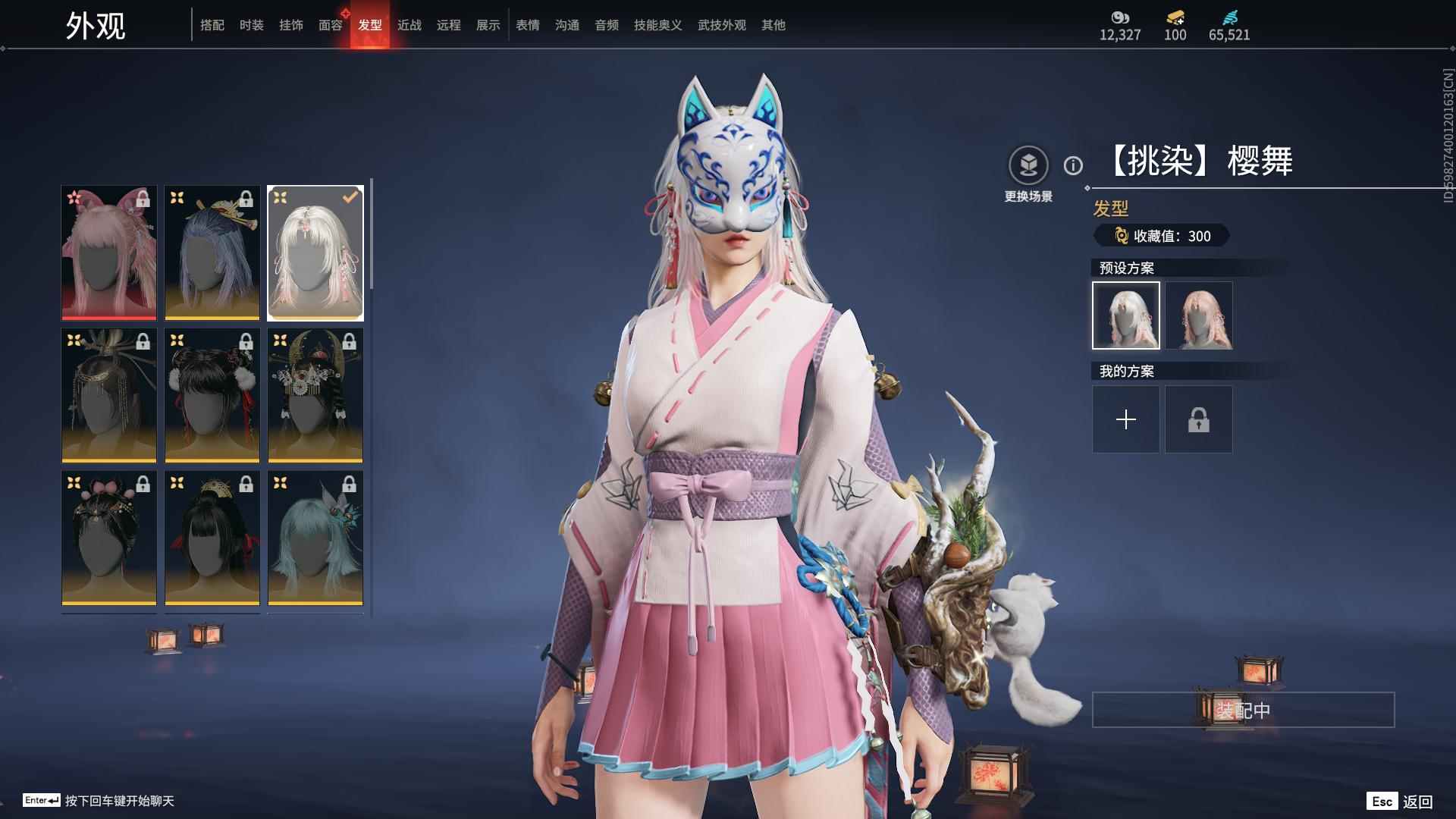Add a new custom scheme with plus
Viewport: 1456px width, 819px height.
[1126, 419]
